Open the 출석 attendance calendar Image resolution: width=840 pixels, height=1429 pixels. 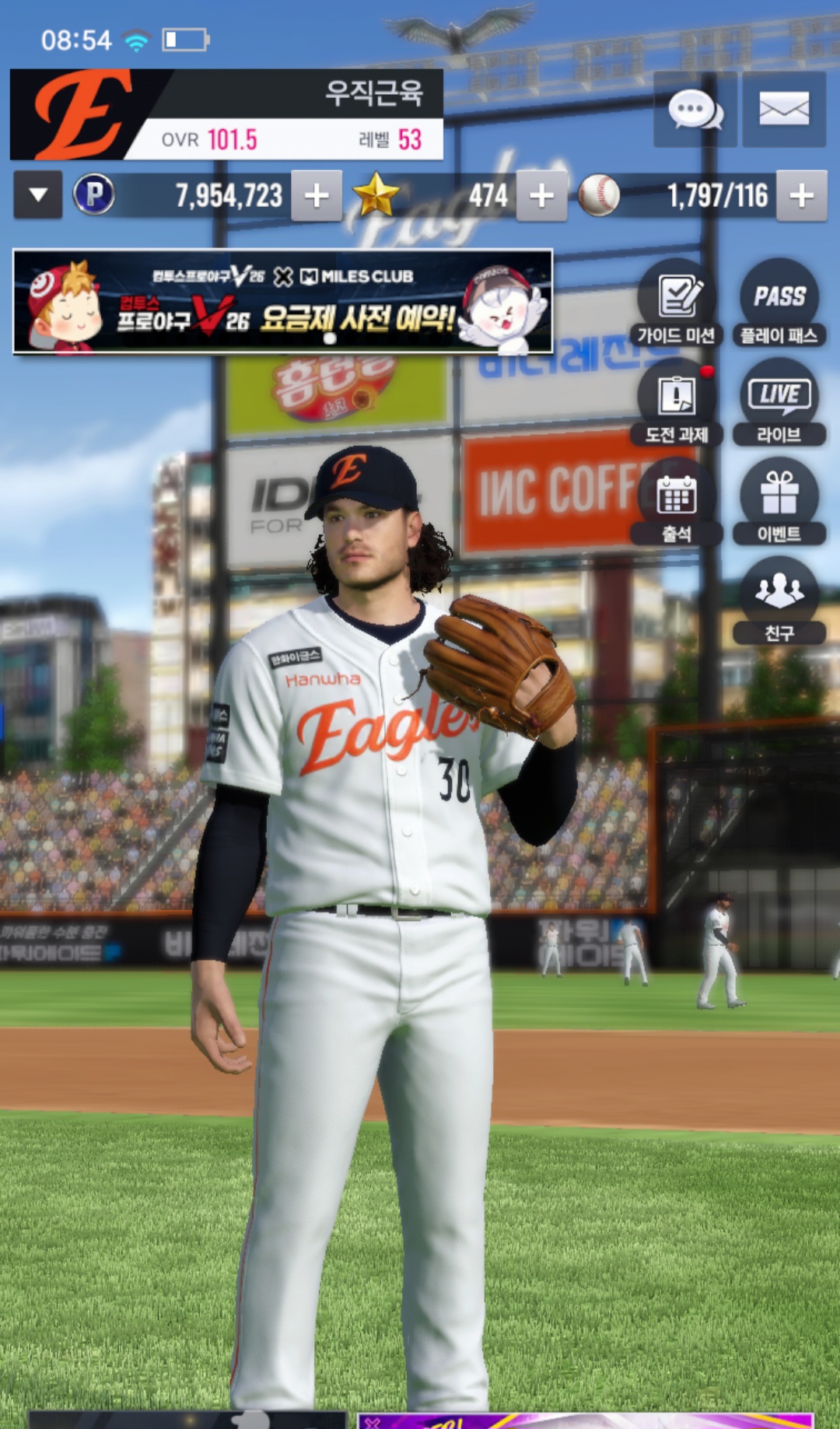[677, 503]
